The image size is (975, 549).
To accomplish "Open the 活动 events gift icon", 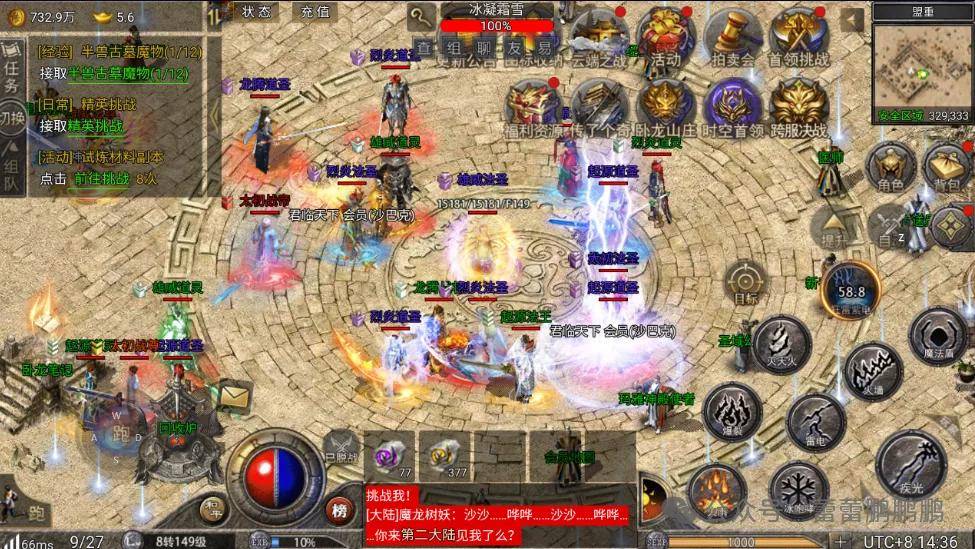I will 663,38.
